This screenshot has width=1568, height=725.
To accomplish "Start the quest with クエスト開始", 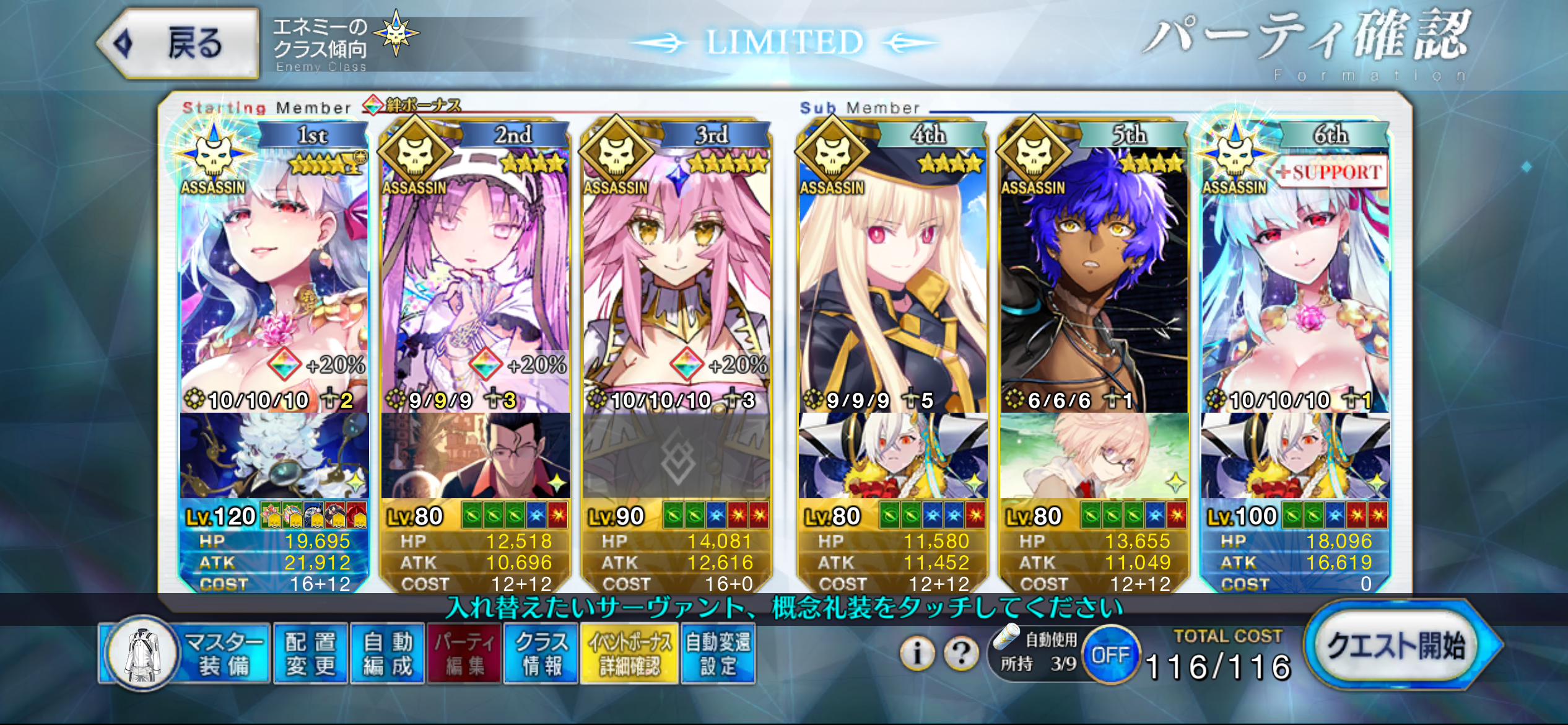I will click(x=1396, y=646).
